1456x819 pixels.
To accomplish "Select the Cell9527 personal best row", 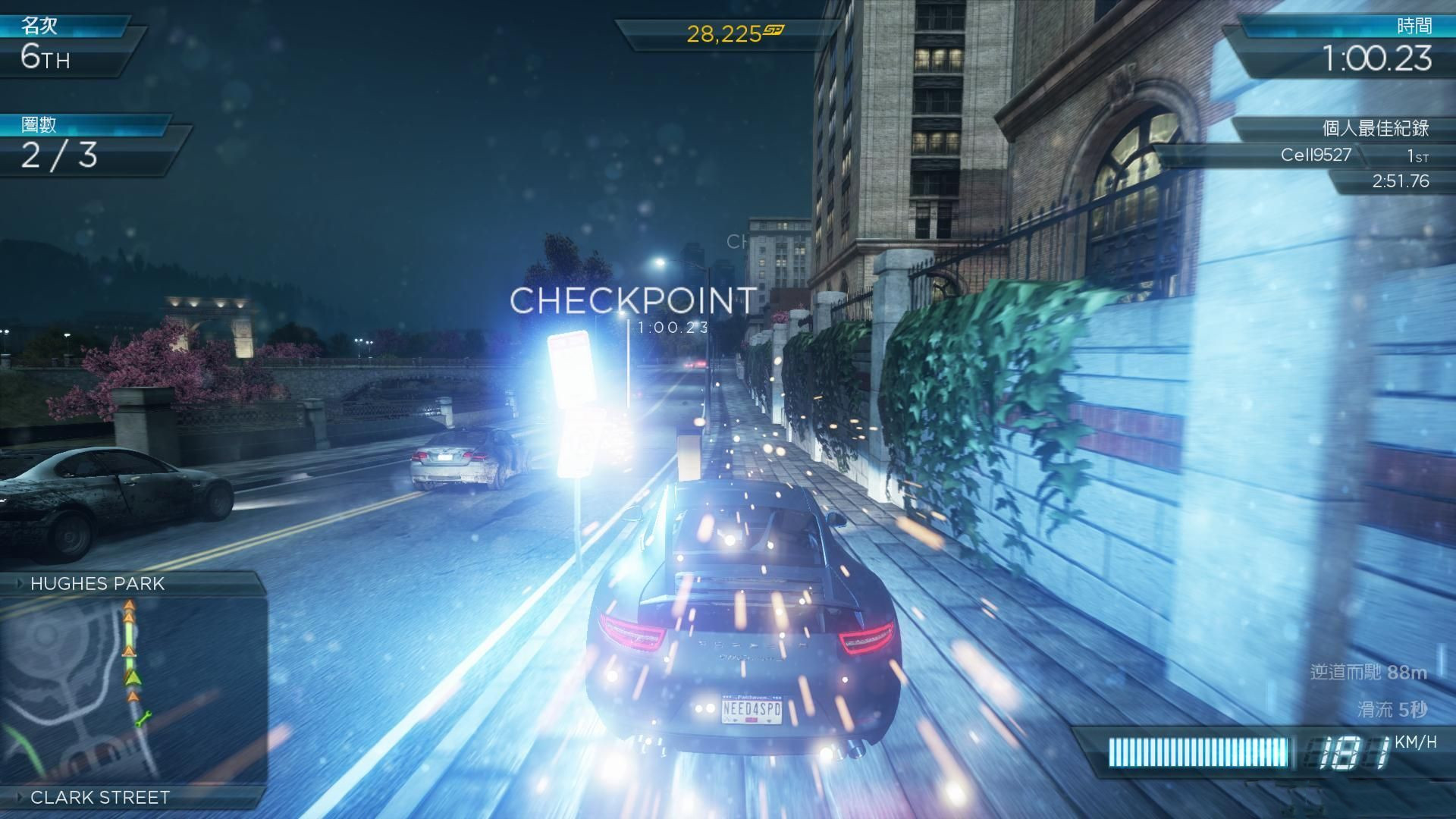I will [x=1316, y=155].
